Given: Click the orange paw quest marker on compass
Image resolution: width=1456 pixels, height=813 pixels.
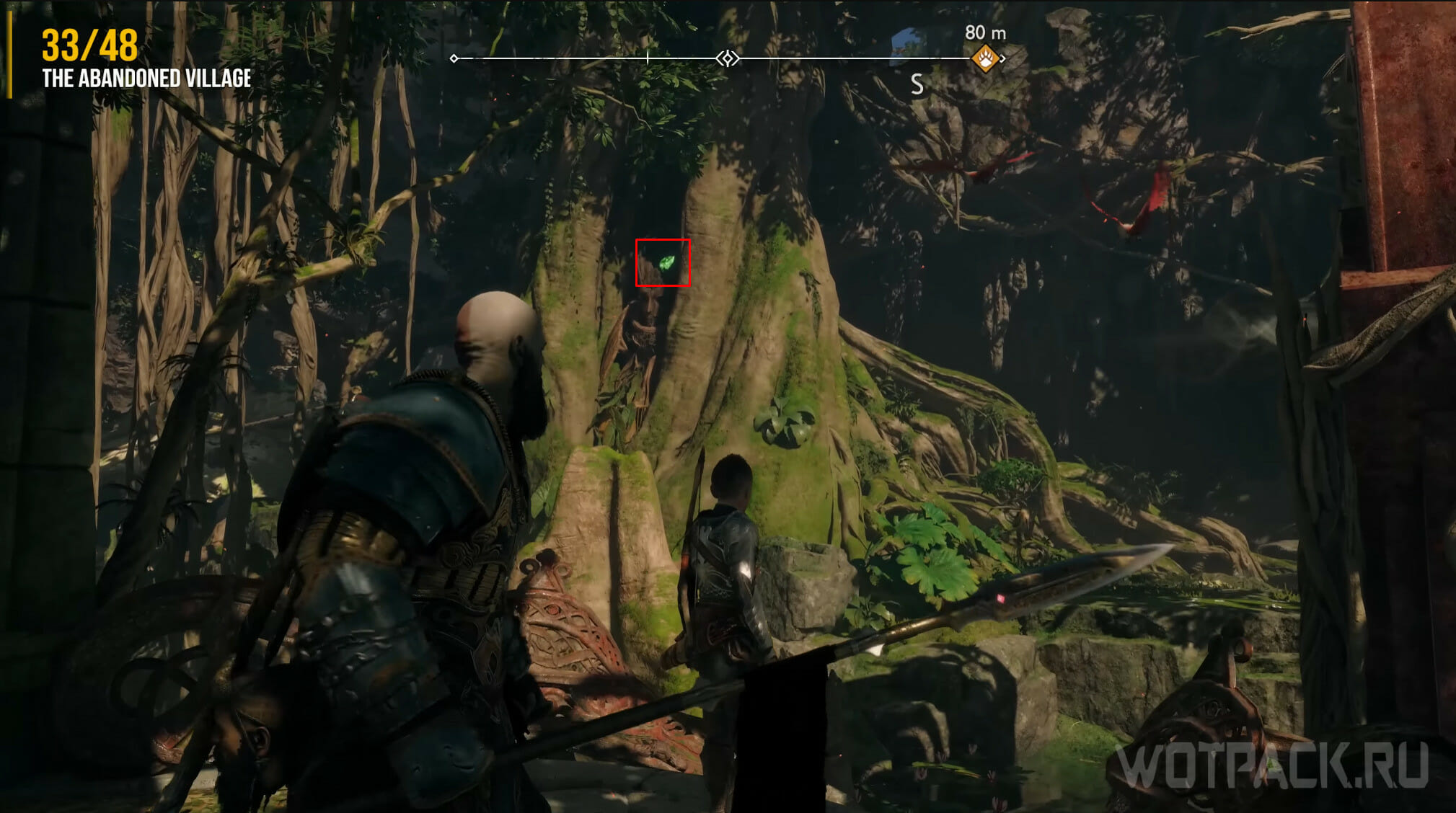Looking at the screenshot, I should (985, 58).
